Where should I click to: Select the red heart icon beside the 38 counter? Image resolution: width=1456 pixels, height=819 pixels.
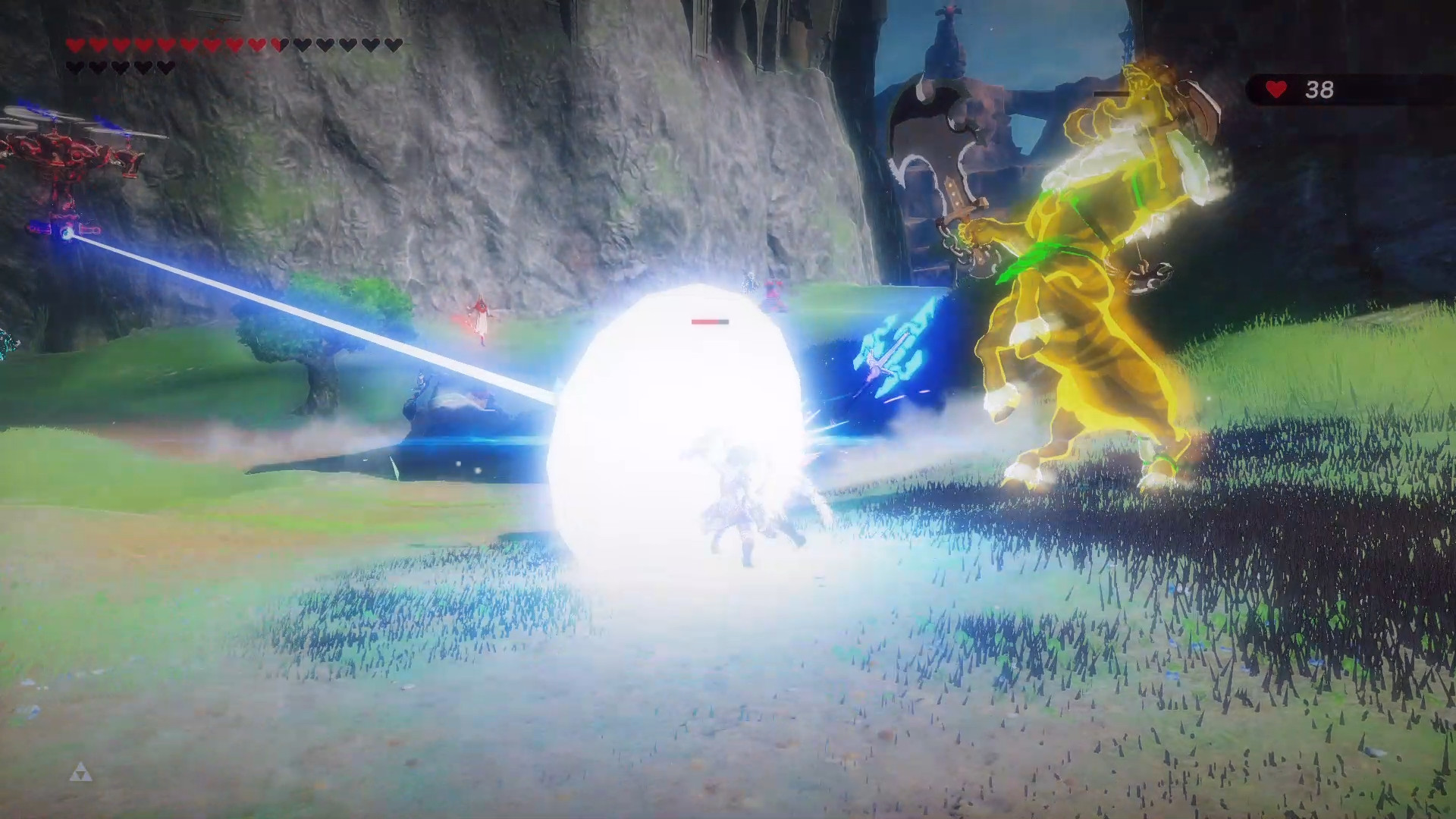1276,89
